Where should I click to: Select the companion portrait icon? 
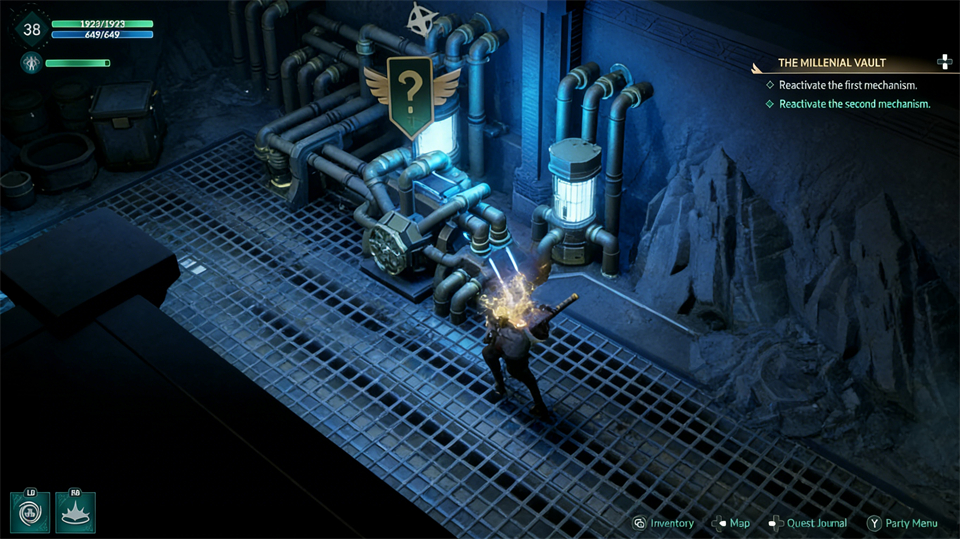30,64
